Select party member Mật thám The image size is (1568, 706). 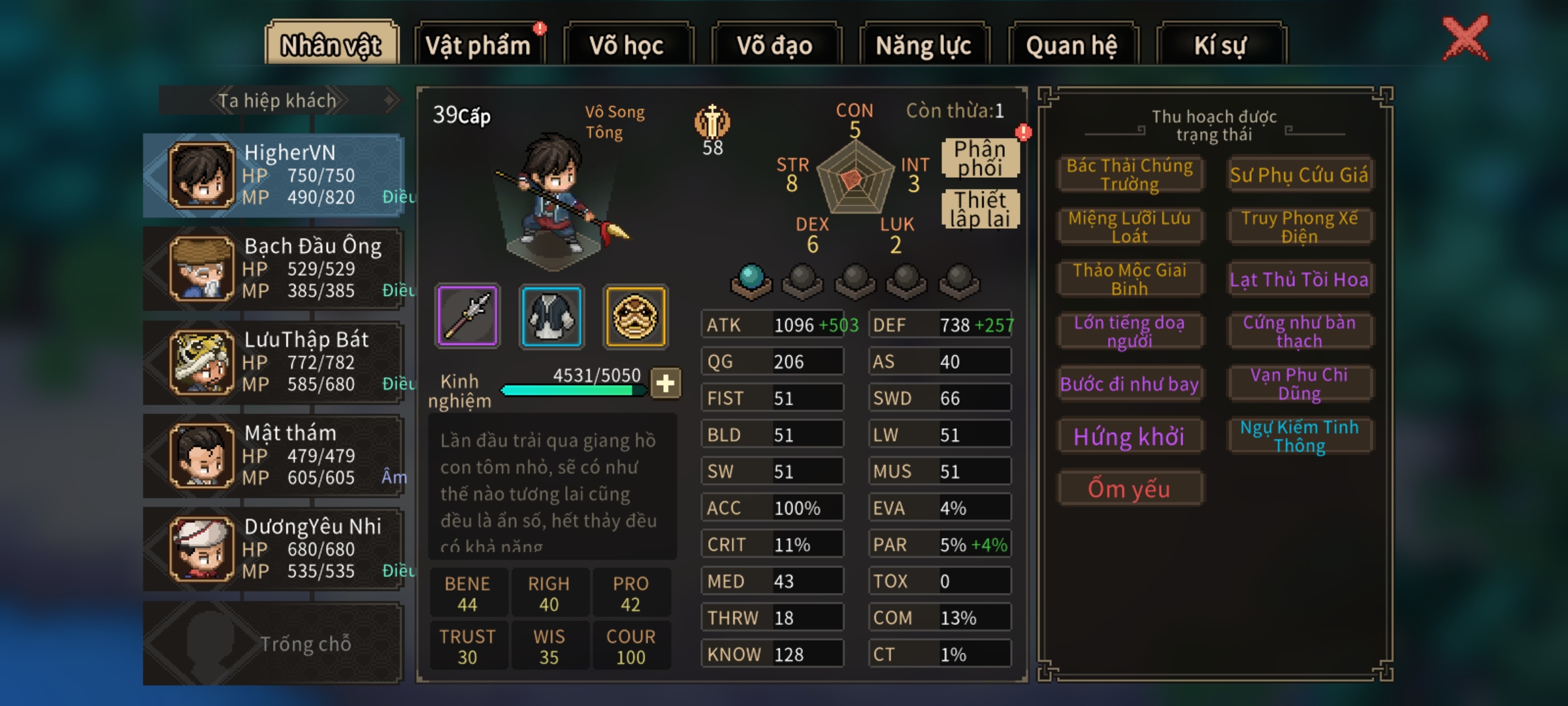(274, 456)
